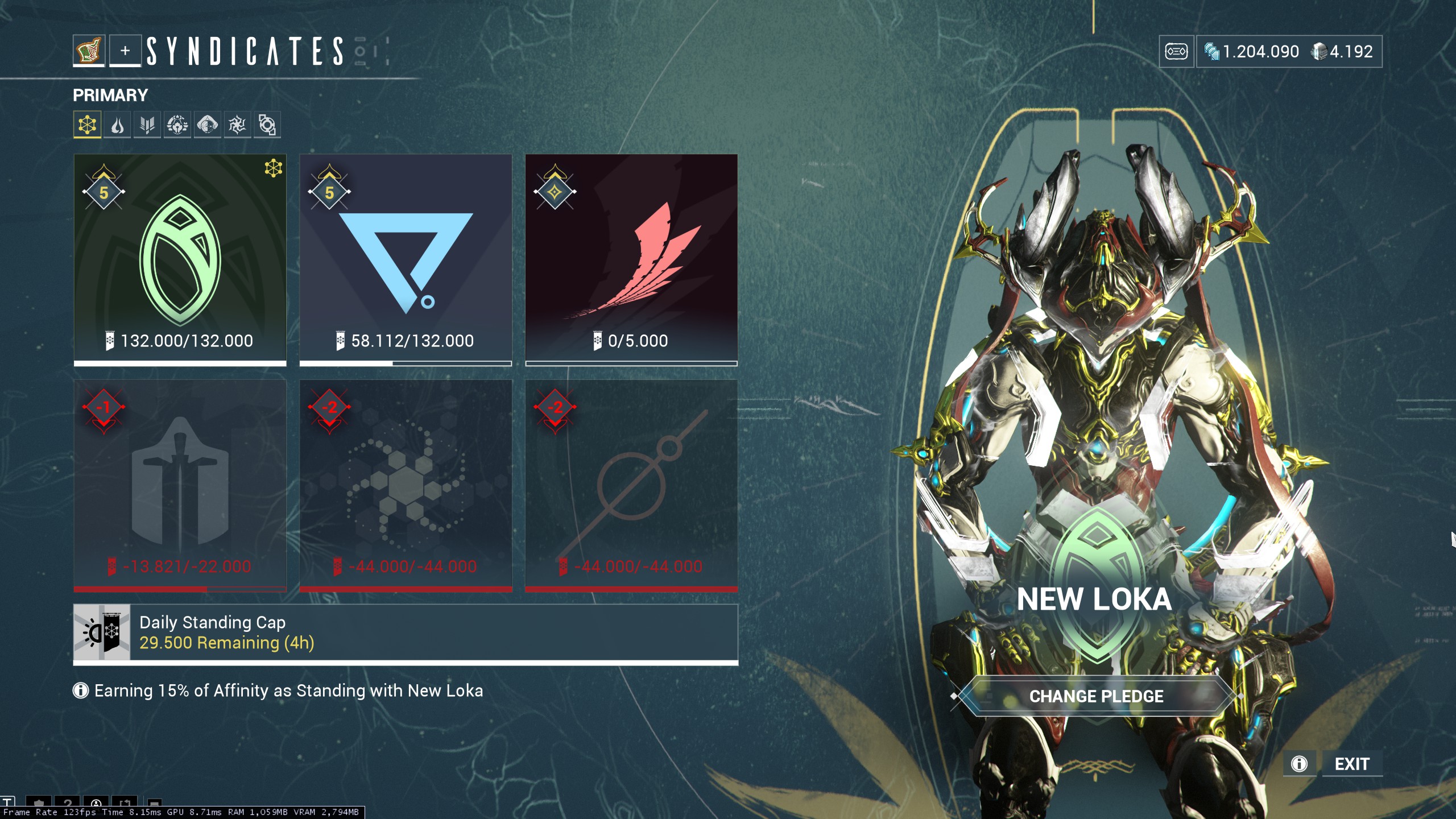Switch to the Primary syndicates hexagon-network tab
Image resolution: width=1456 pixels, height=819 pixels.
coord(87,125)
